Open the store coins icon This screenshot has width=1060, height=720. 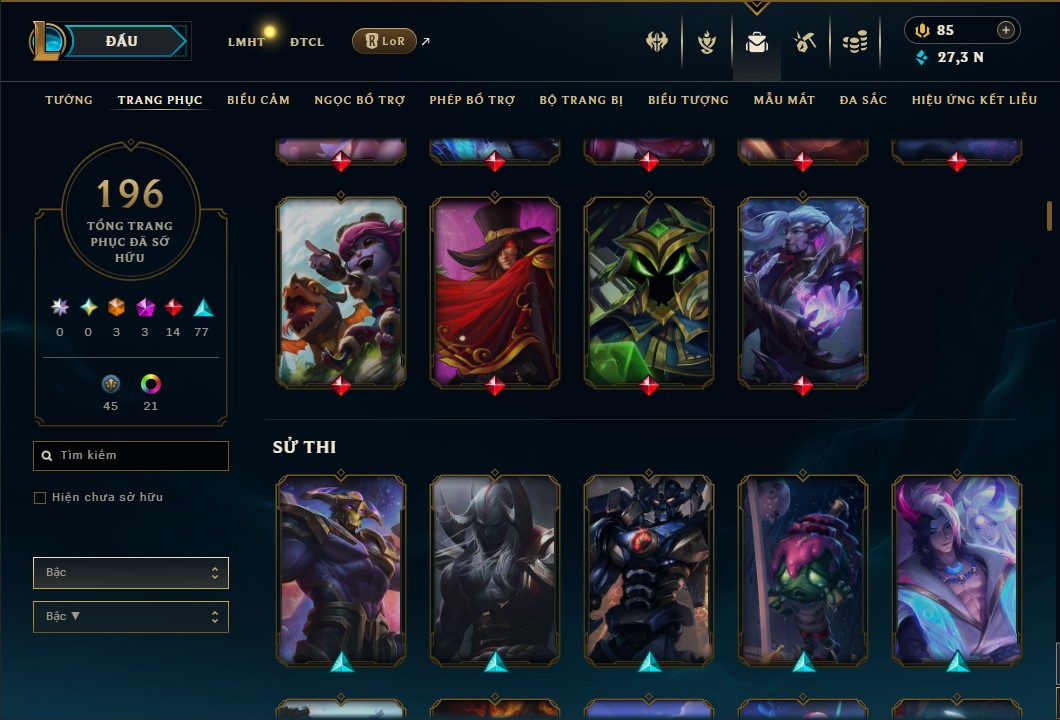854,42
